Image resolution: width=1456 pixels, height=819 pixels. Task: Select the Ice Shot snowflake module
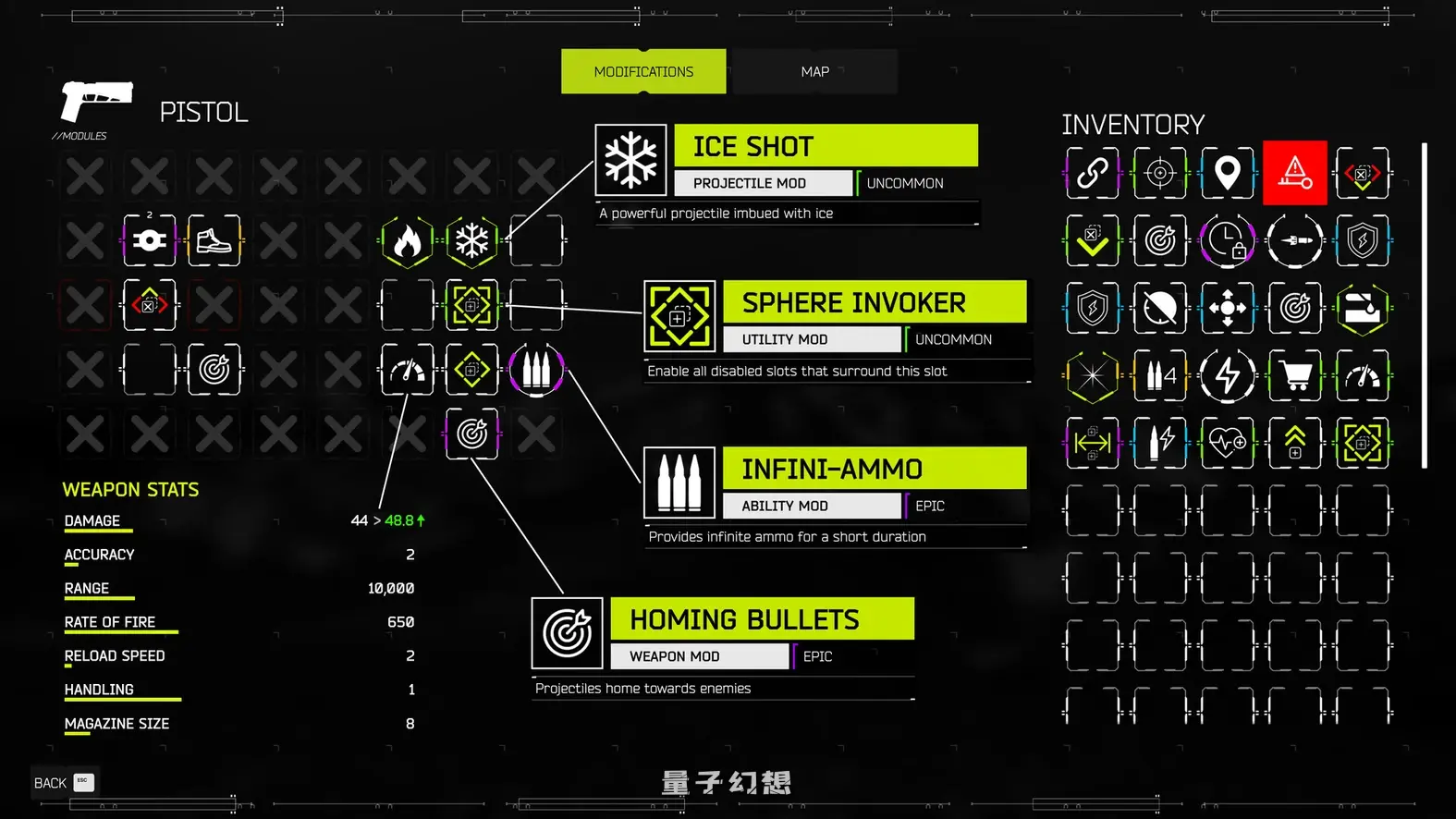472,240
